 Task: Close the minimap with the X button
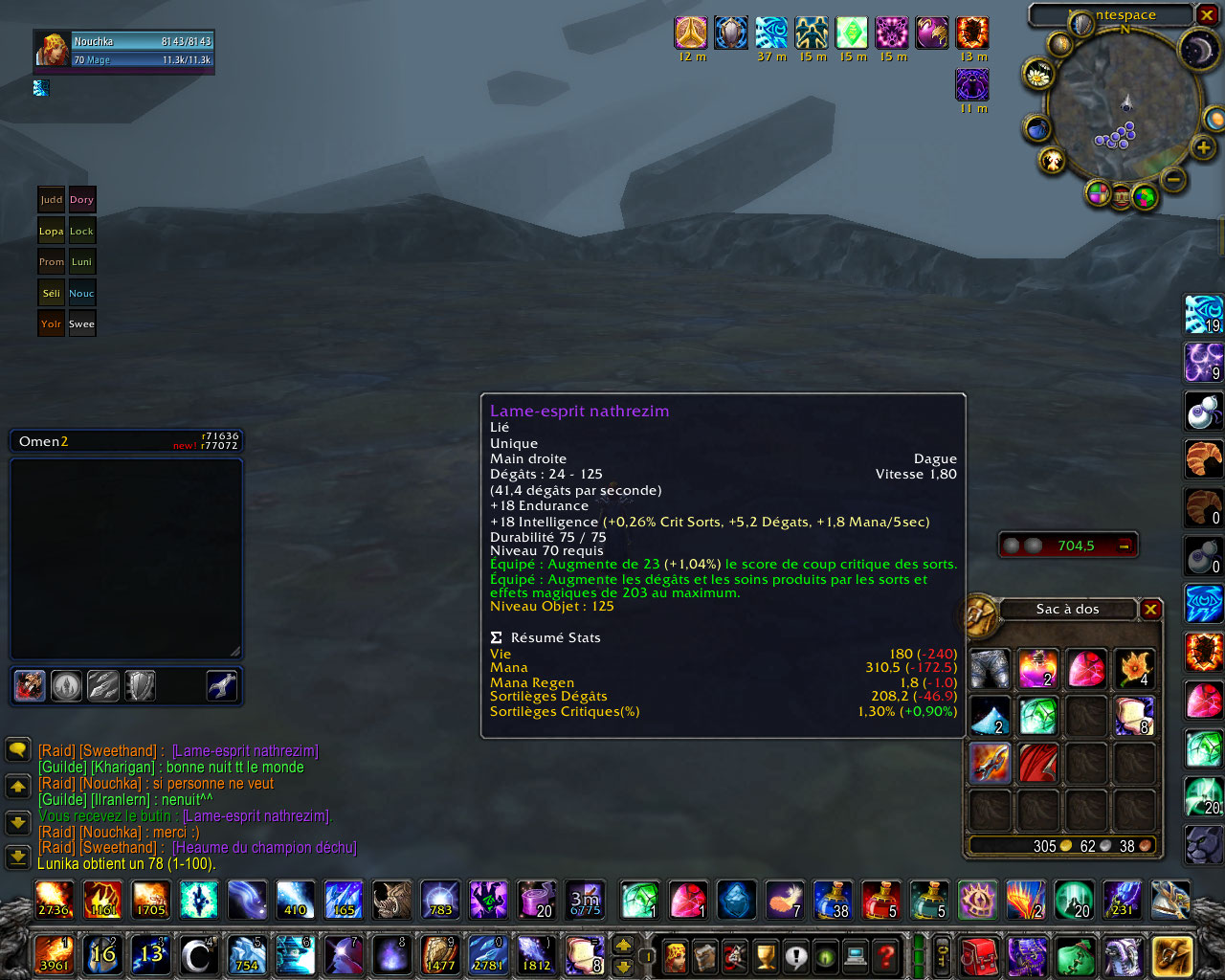[1208, 15]
